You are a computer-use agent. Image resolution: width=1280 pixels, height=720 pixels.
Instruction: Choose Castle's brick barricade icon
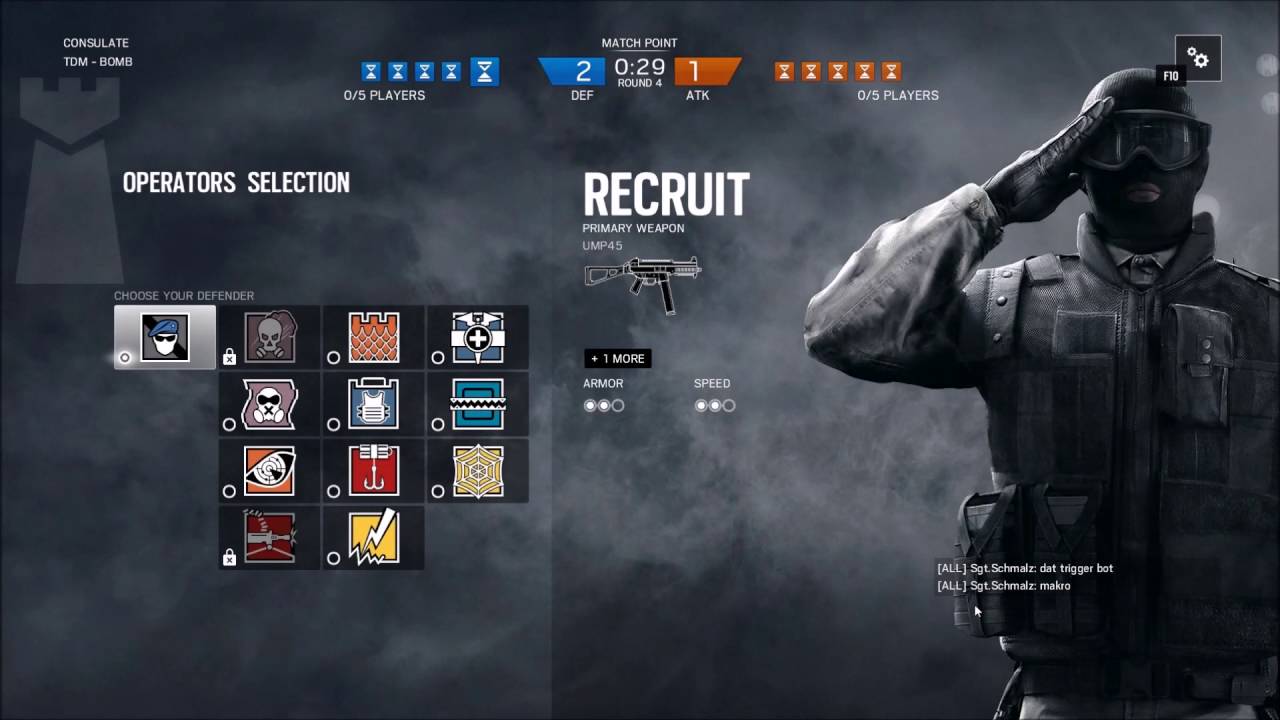[372, 337]
